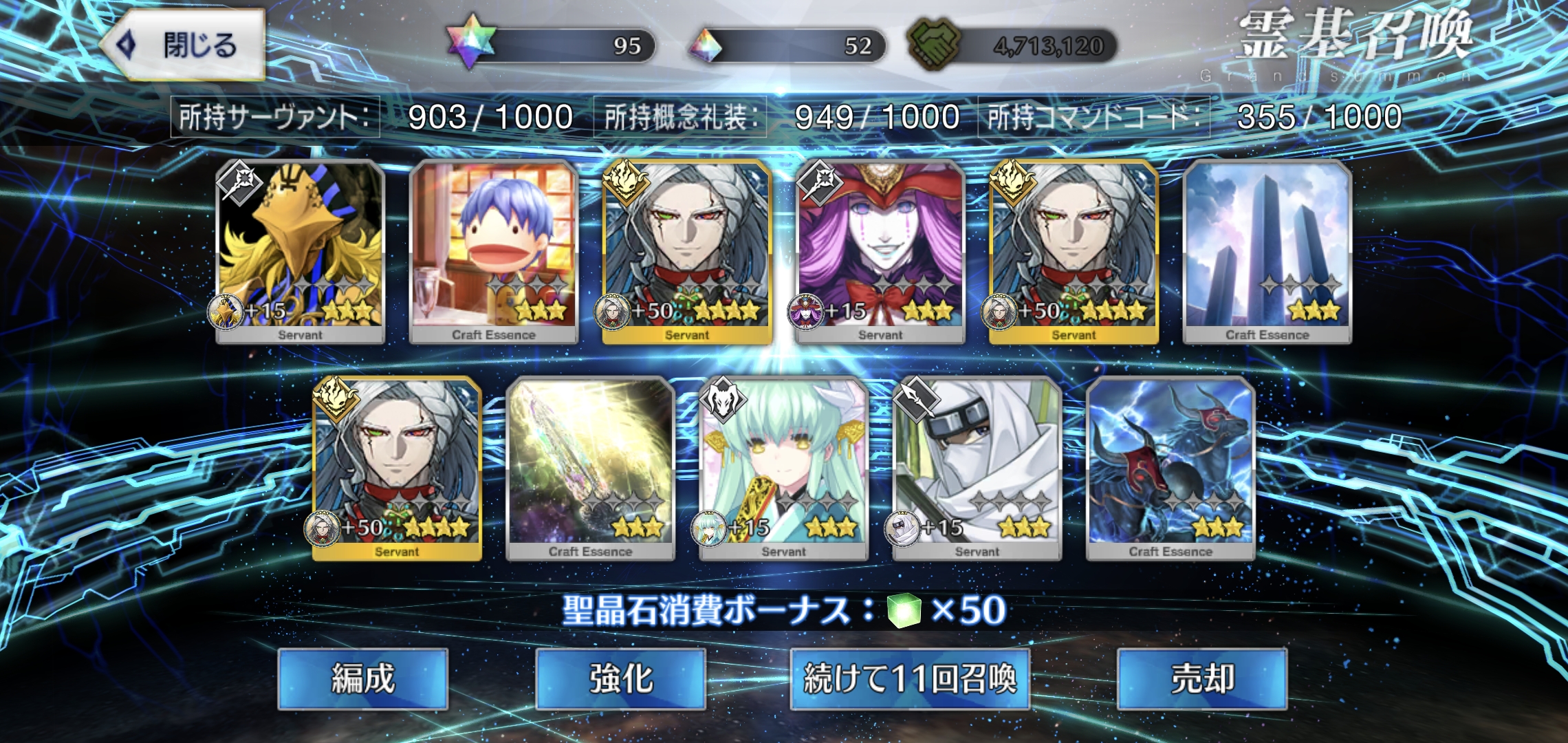1568x743 pixels.
Task: Select the golden bird-masked servant card
Action: coord(300,251)
